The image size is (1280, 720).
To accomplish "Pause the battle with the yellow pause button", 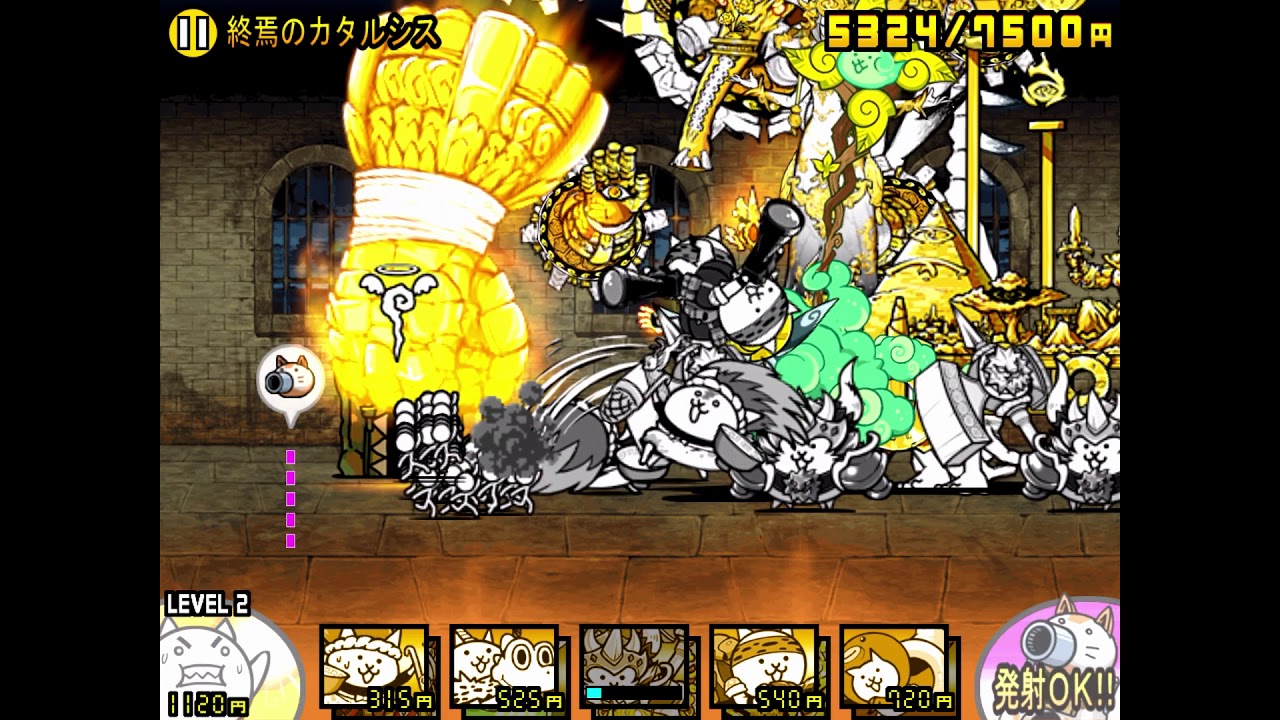I will [x=192, y=33].
